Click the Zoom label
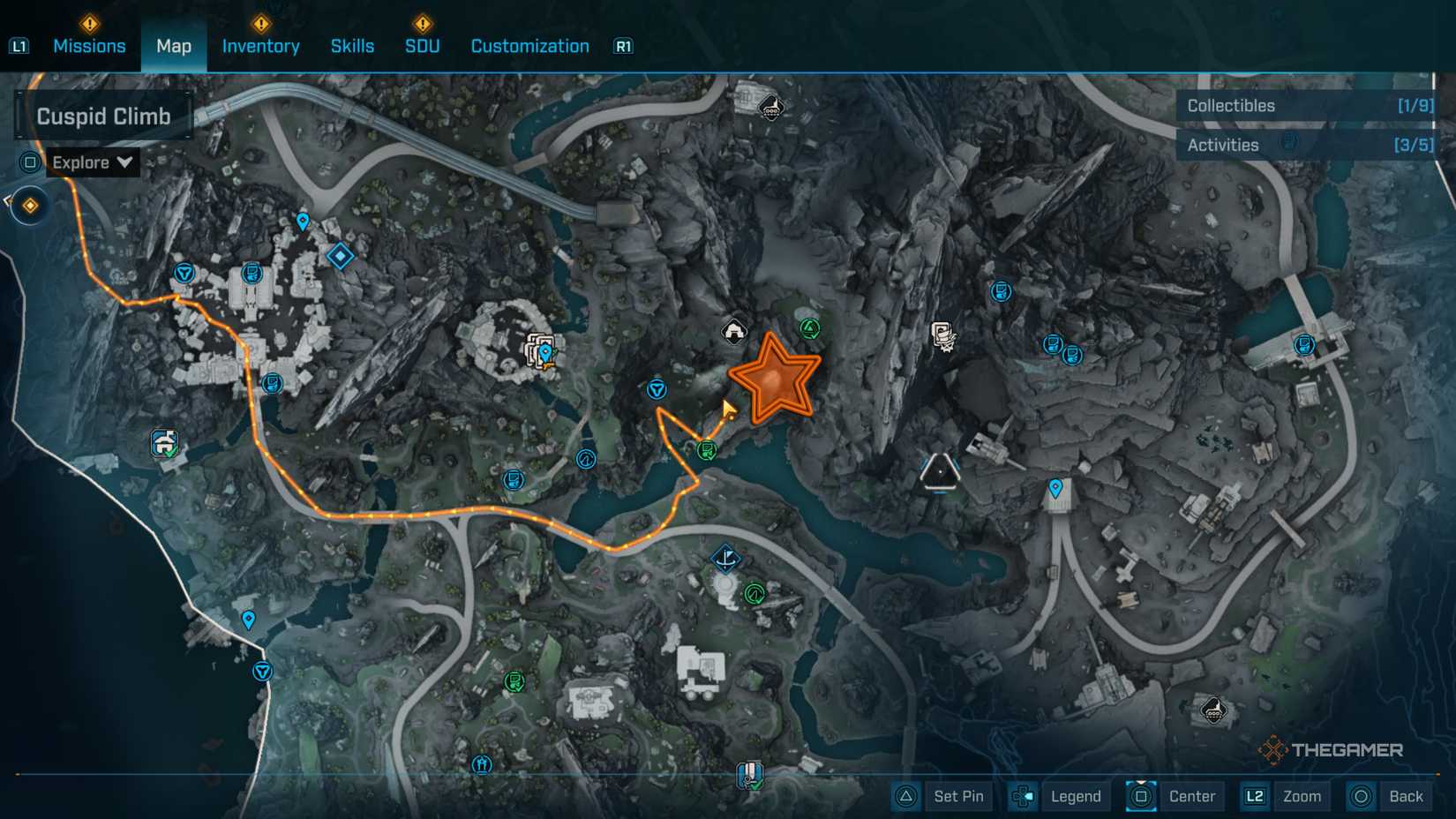Viewport: 1456px width, 819px height. click(1302, 796)
